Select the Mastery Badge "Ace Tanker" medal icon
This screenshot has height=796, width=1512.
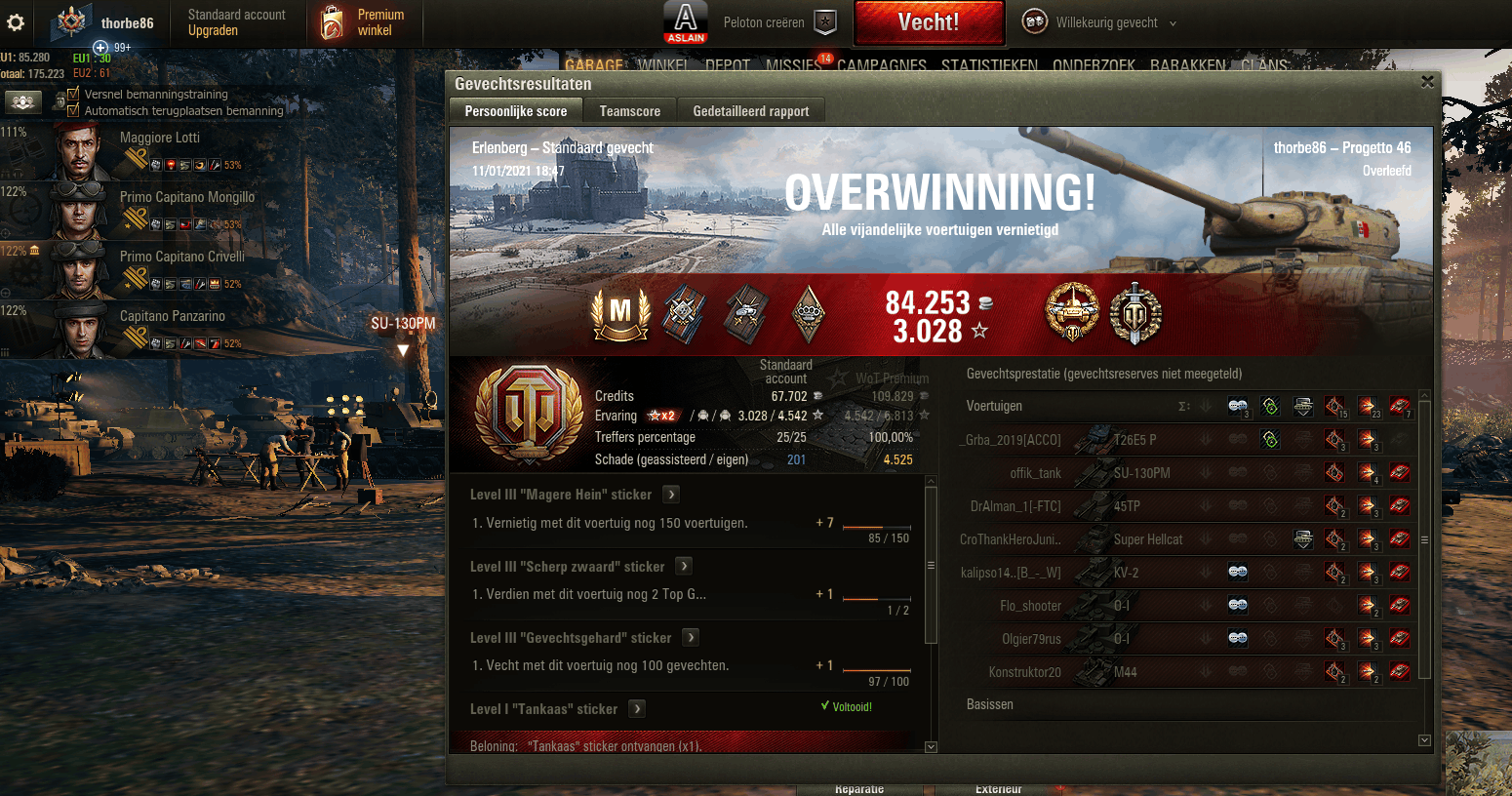click(x=621, y=314)
